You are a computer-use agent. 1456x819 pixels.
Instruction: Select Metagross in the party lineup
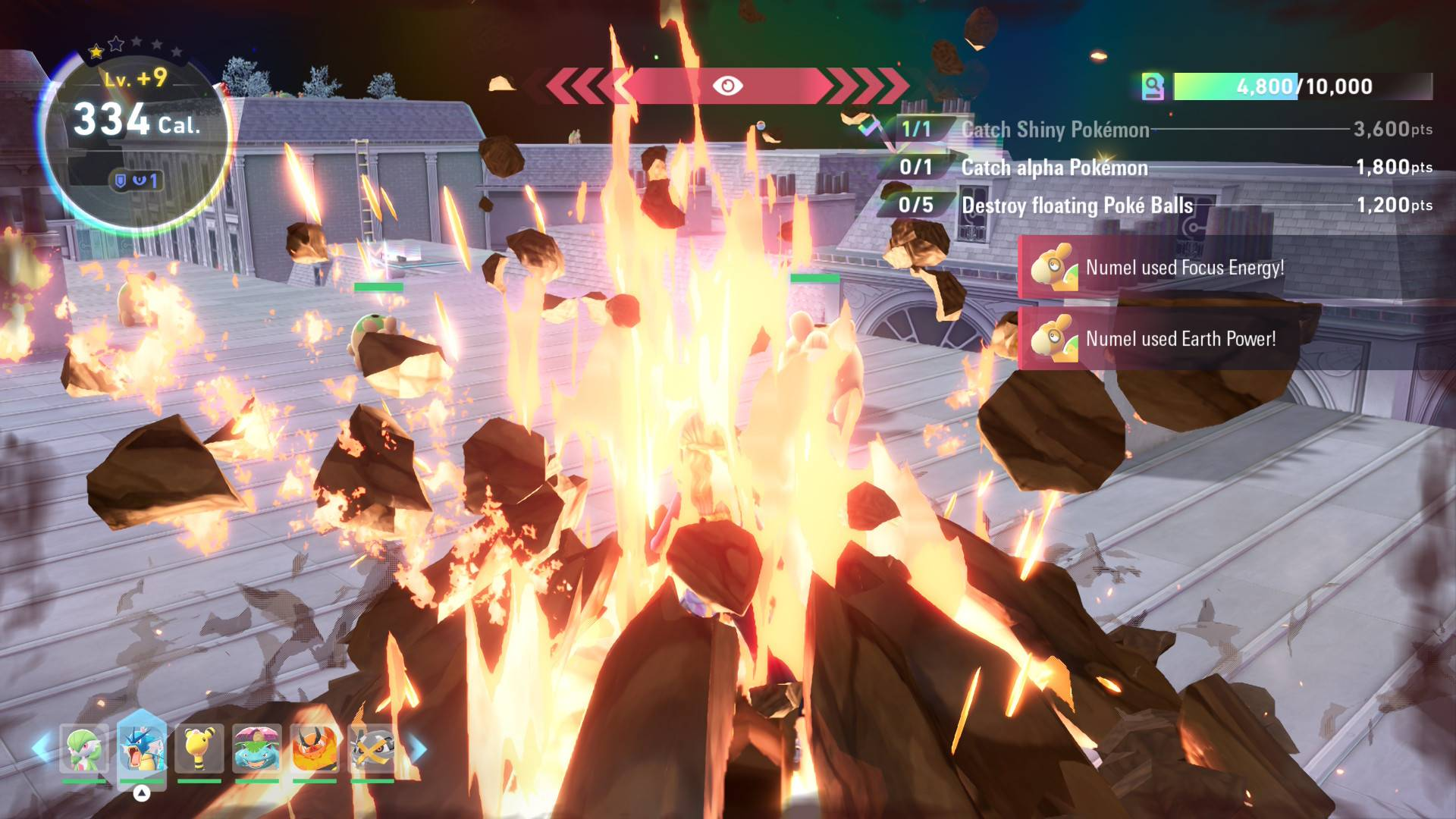[x=372, y=749]
